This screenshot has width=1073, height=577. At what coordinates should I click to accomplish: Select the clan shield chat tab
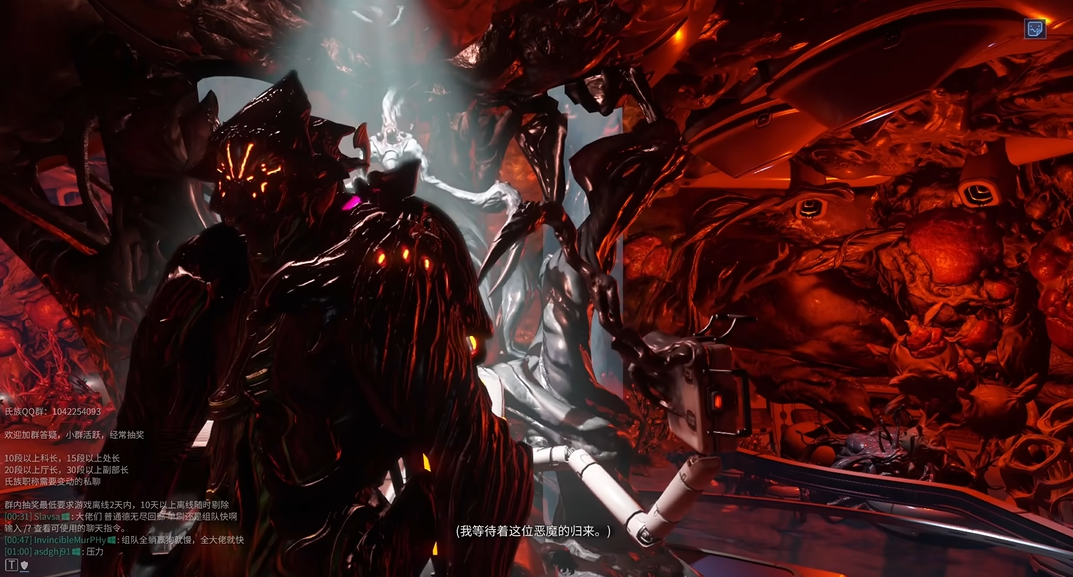click(24, 565)
